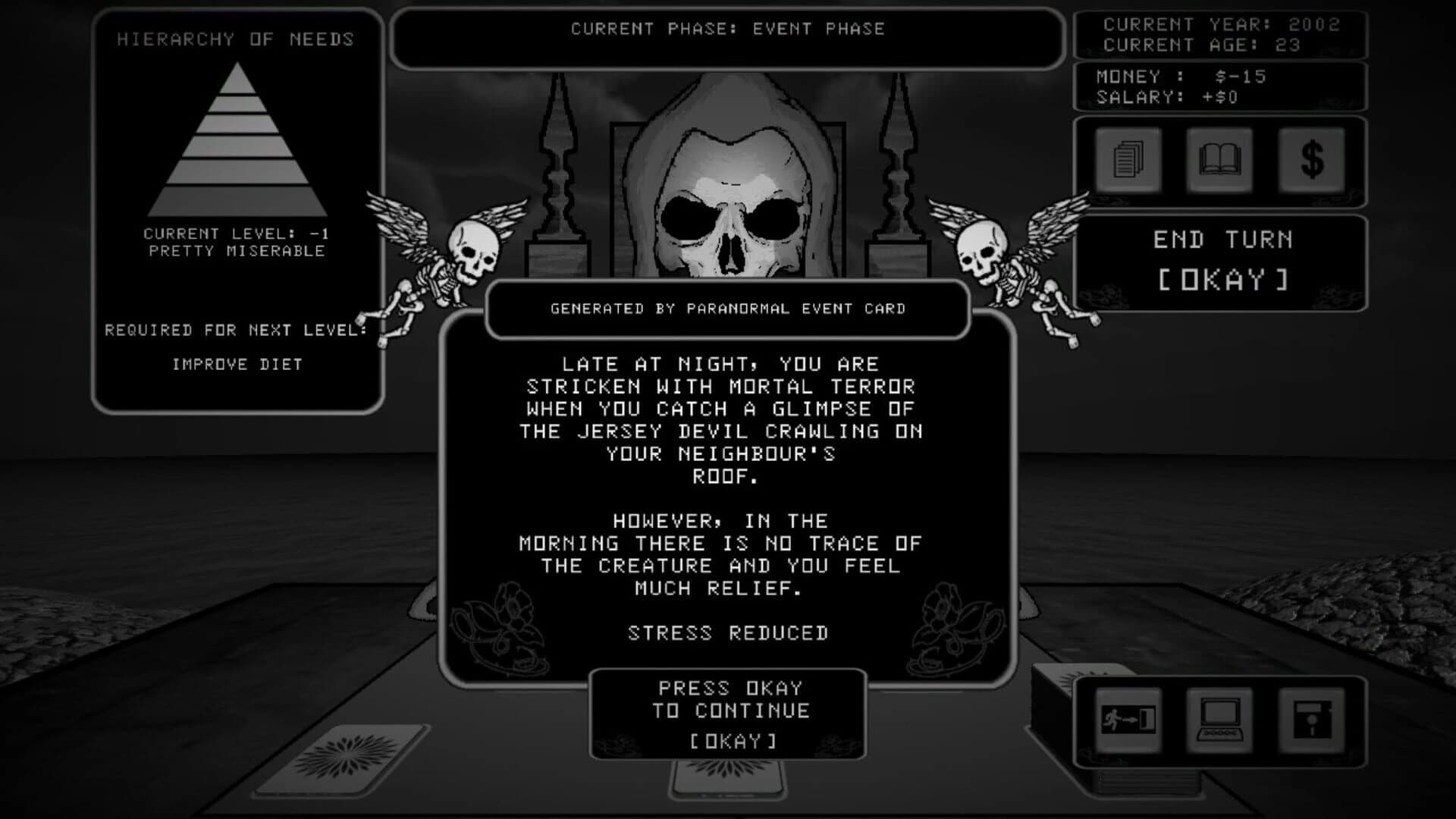The image size is (1456, 819).
Task: Open the Current Phase header bar
Action: click(726, 30)
